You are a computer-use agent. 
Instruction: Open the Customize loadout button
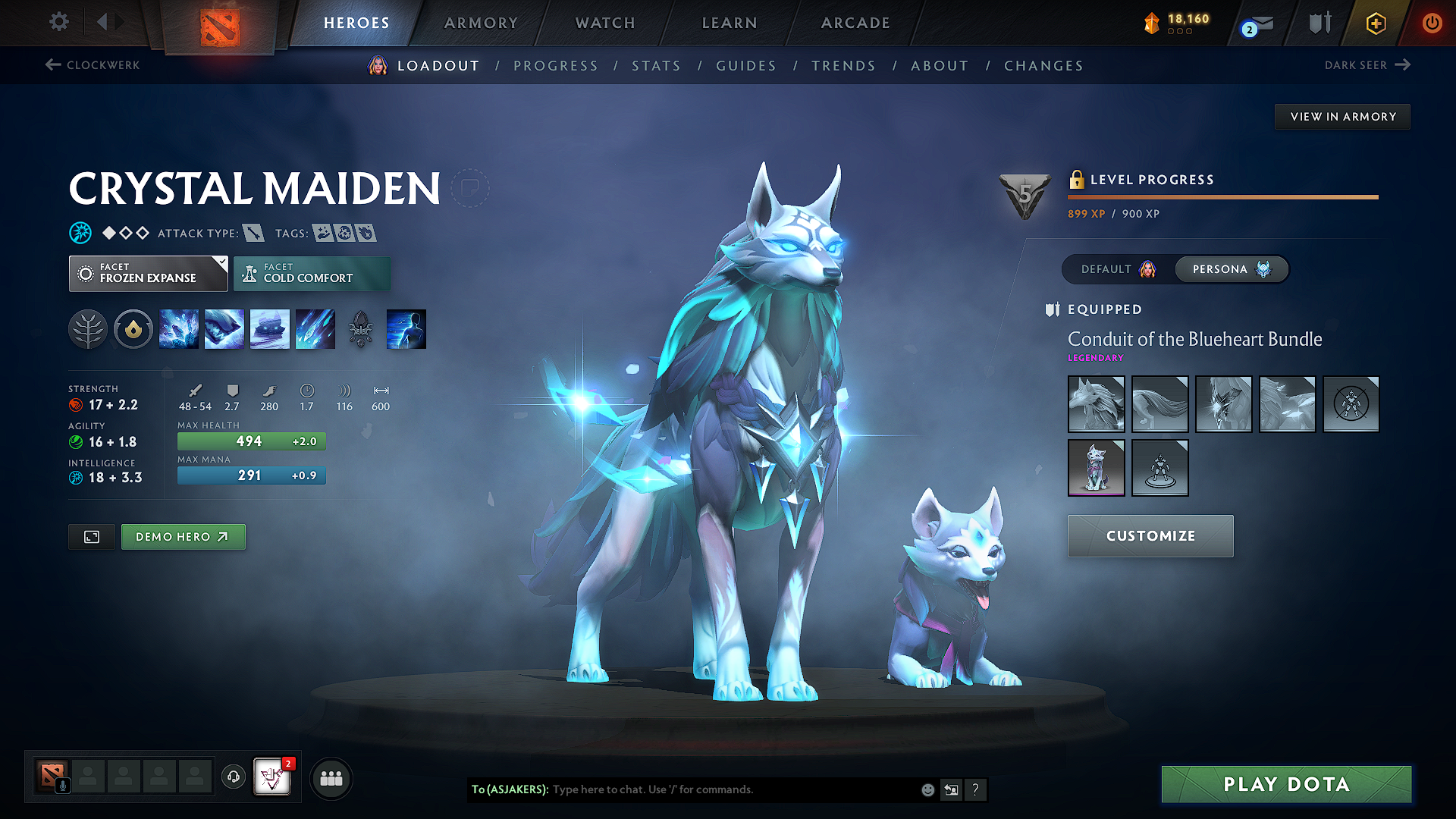click(1150, 536)
